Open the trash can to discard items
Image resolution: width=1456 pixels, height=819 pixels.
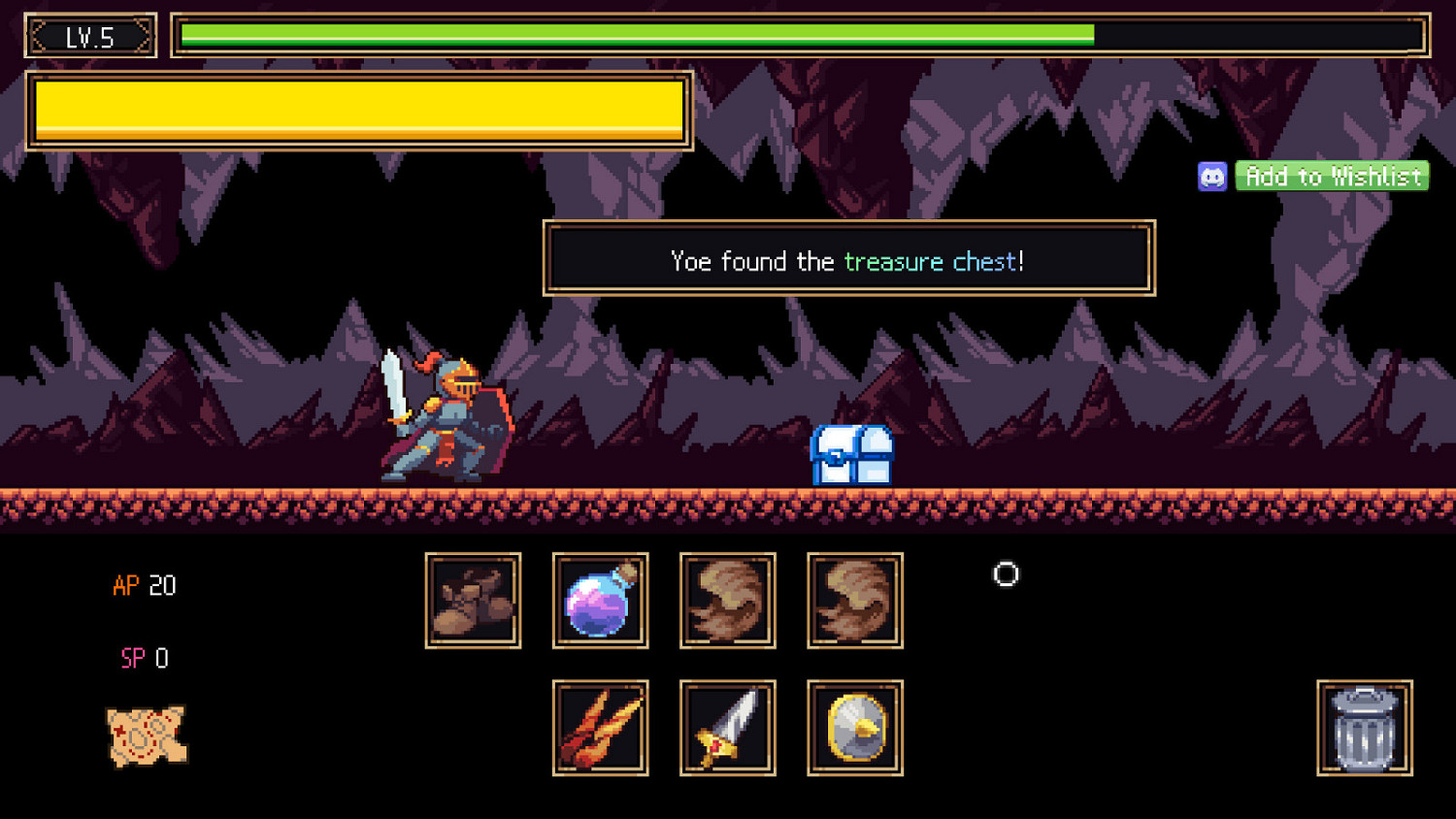click(x=1363, y=729)
